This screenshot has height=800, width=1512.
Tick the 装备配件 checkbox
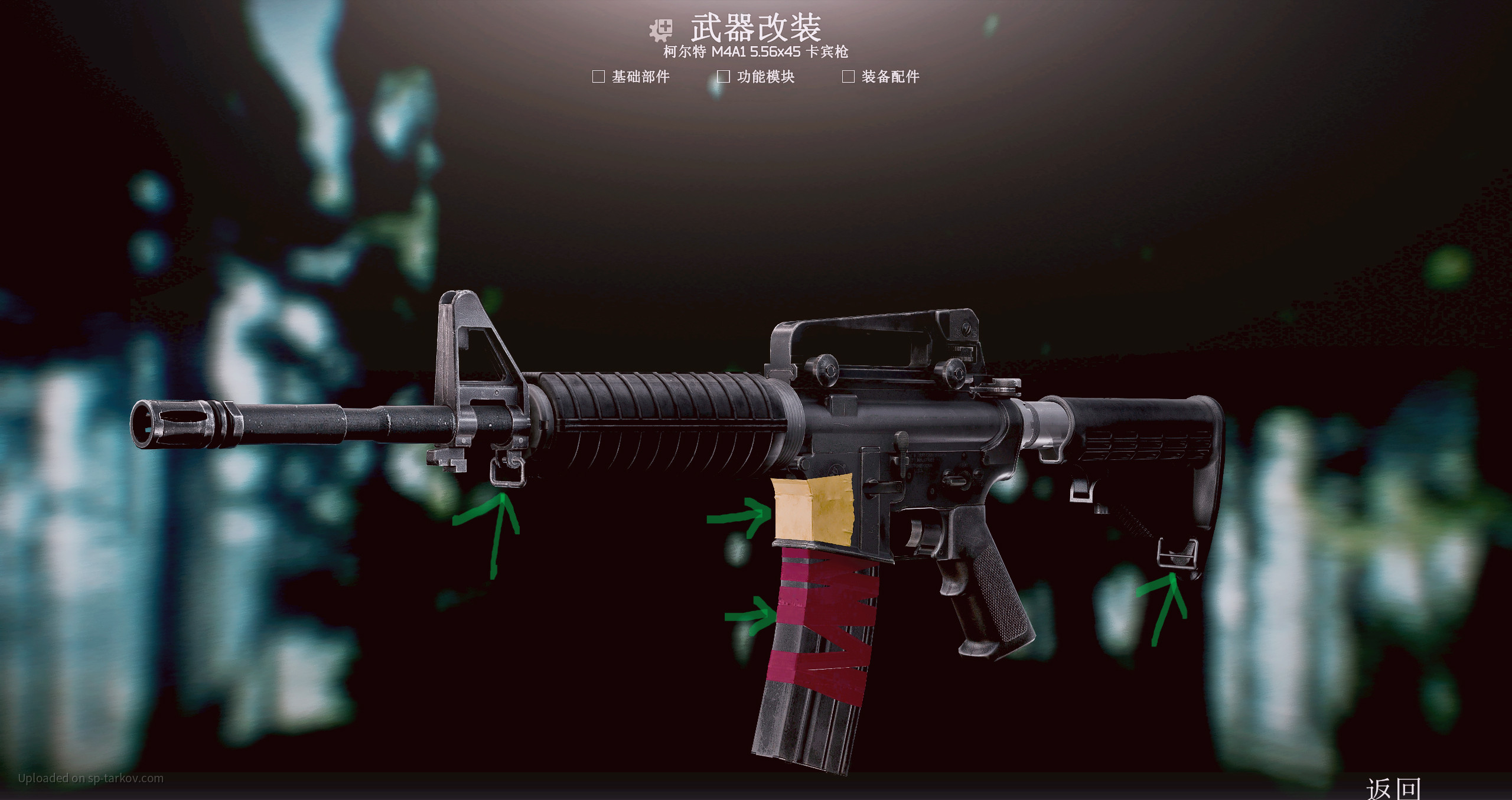point(848,77)
